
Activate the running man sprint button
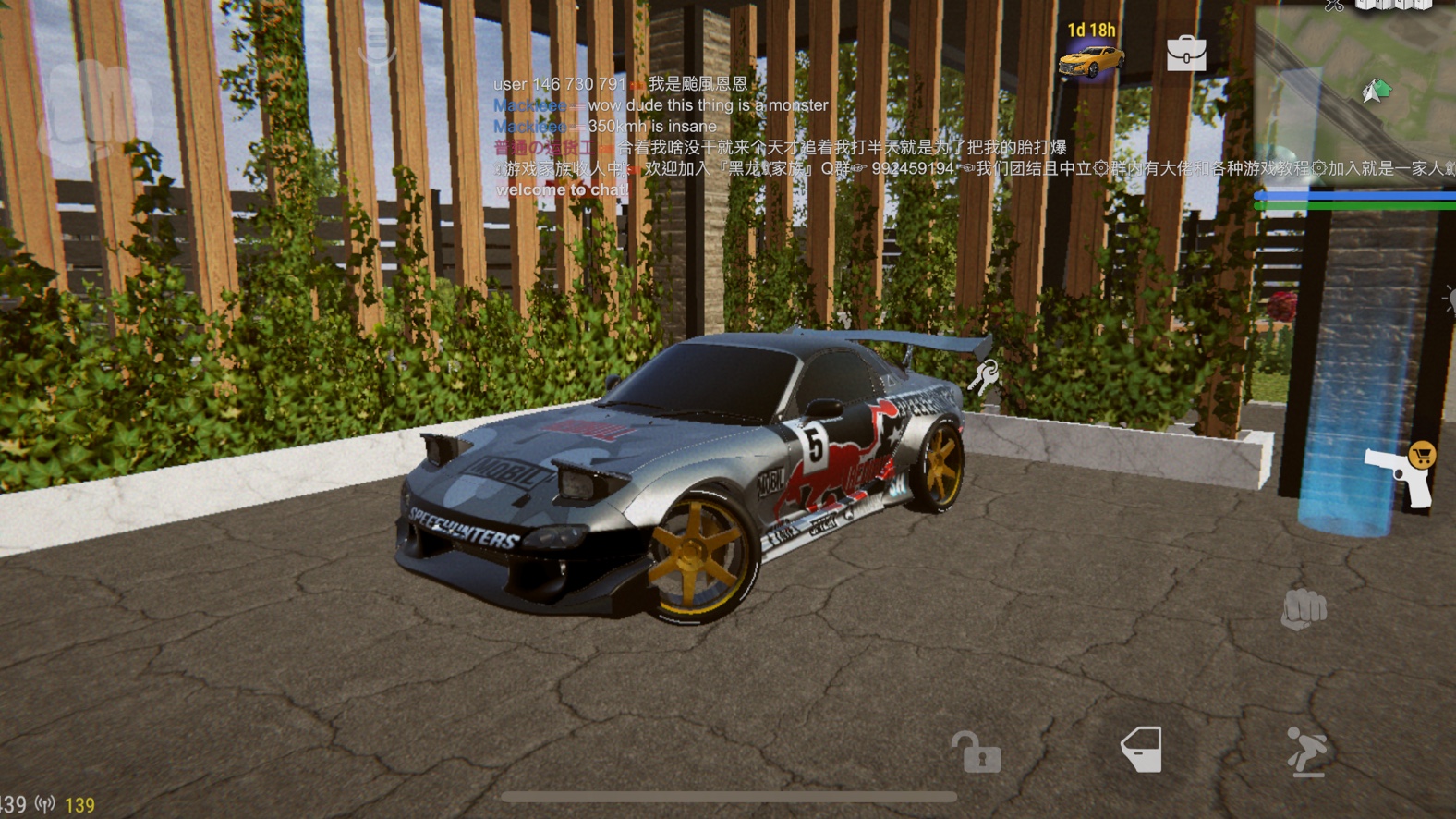click(1306, 751)
